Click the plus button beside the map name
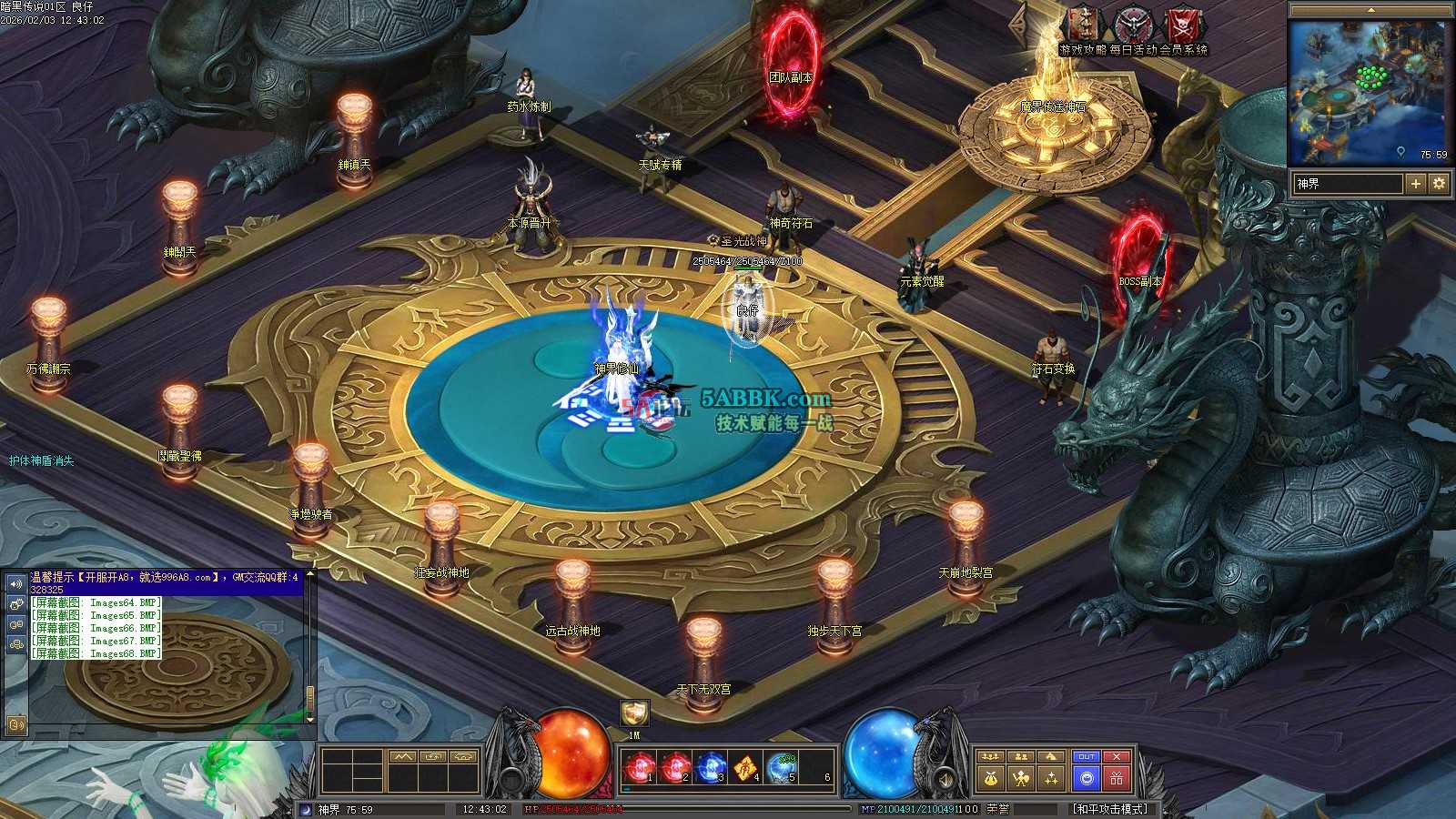Image resolution: width=1456 pixels, height=819 pixels. point(1416,184)
